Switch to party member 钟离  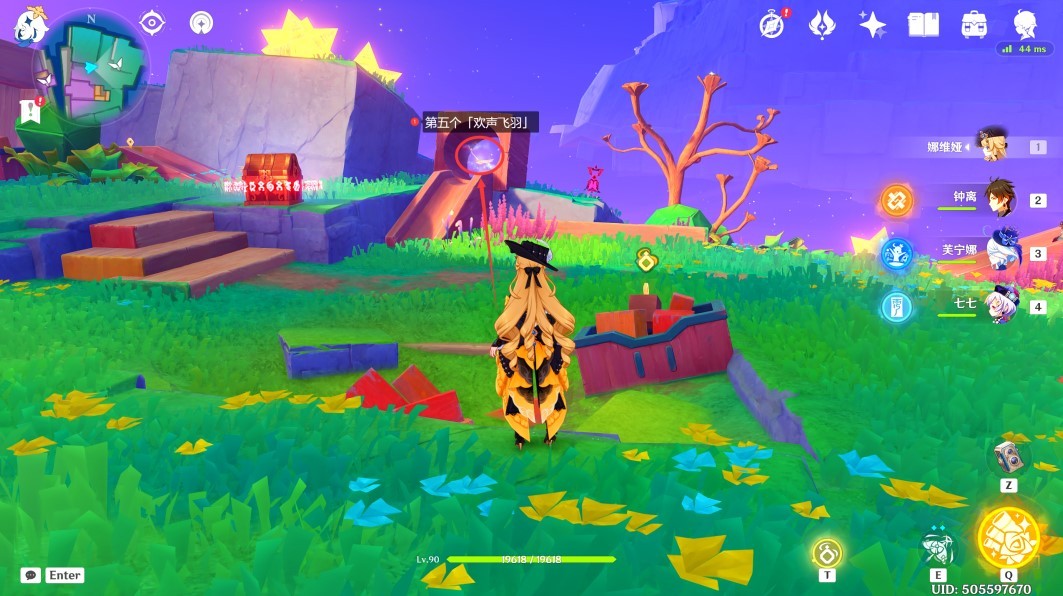coord(1000,199)
